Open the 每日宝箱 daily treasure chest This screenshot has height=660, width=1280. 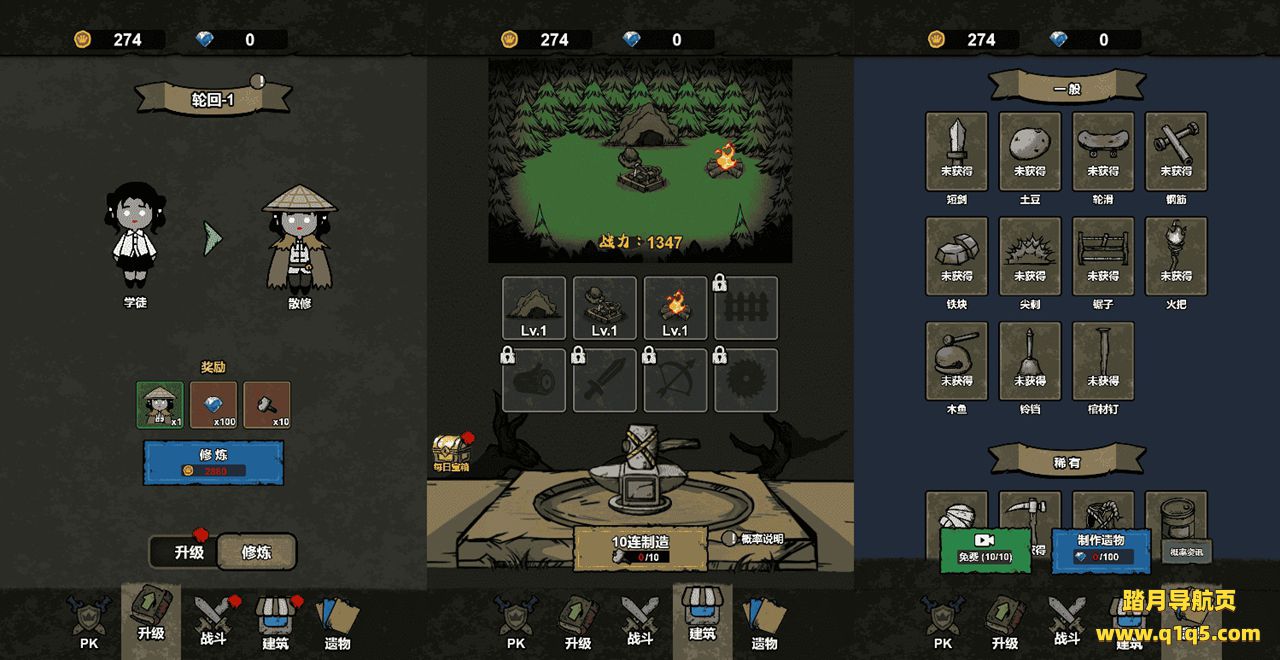(x=450, y=453)
